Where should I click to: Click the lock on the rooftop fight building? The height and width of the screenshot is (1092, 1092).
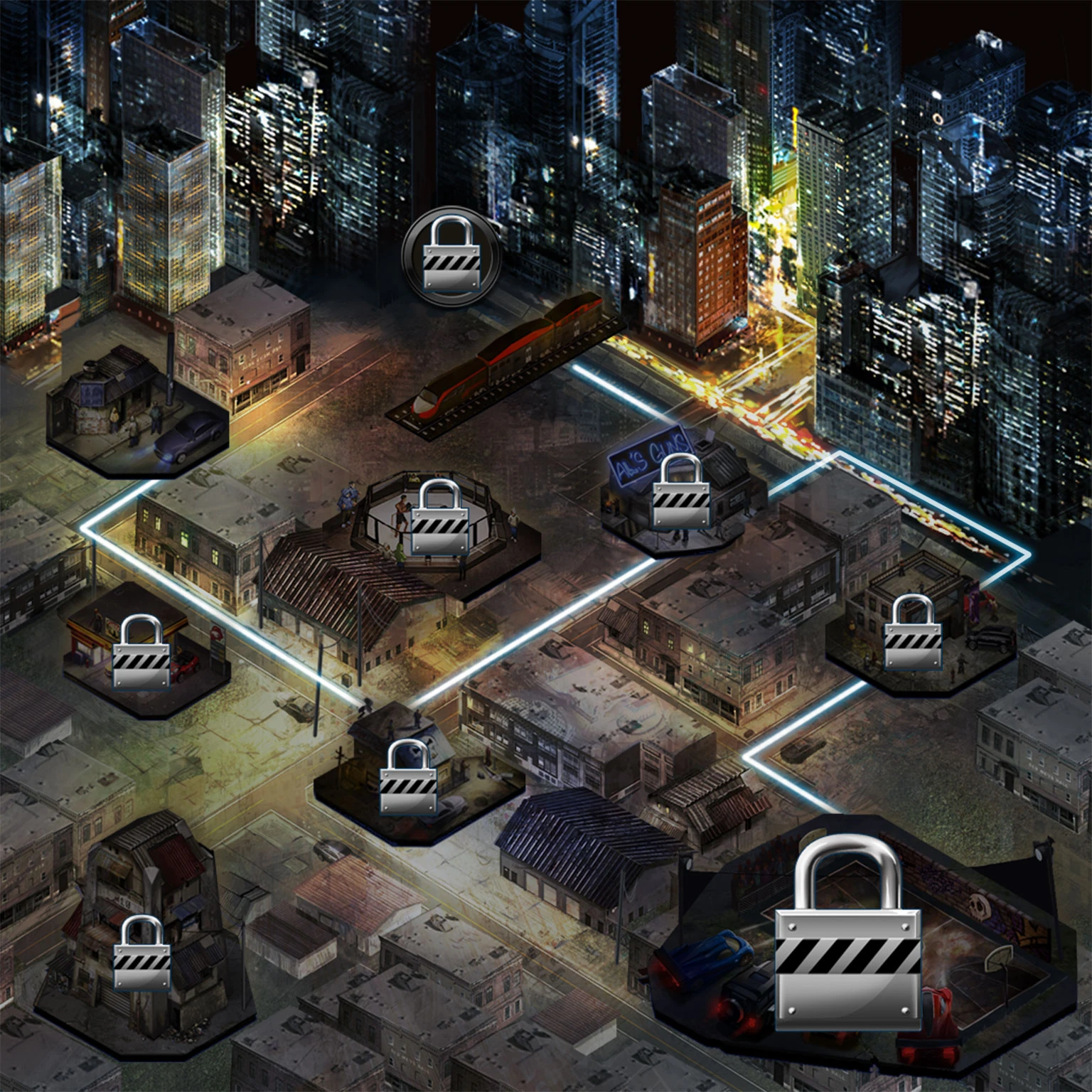pos(912,643)
